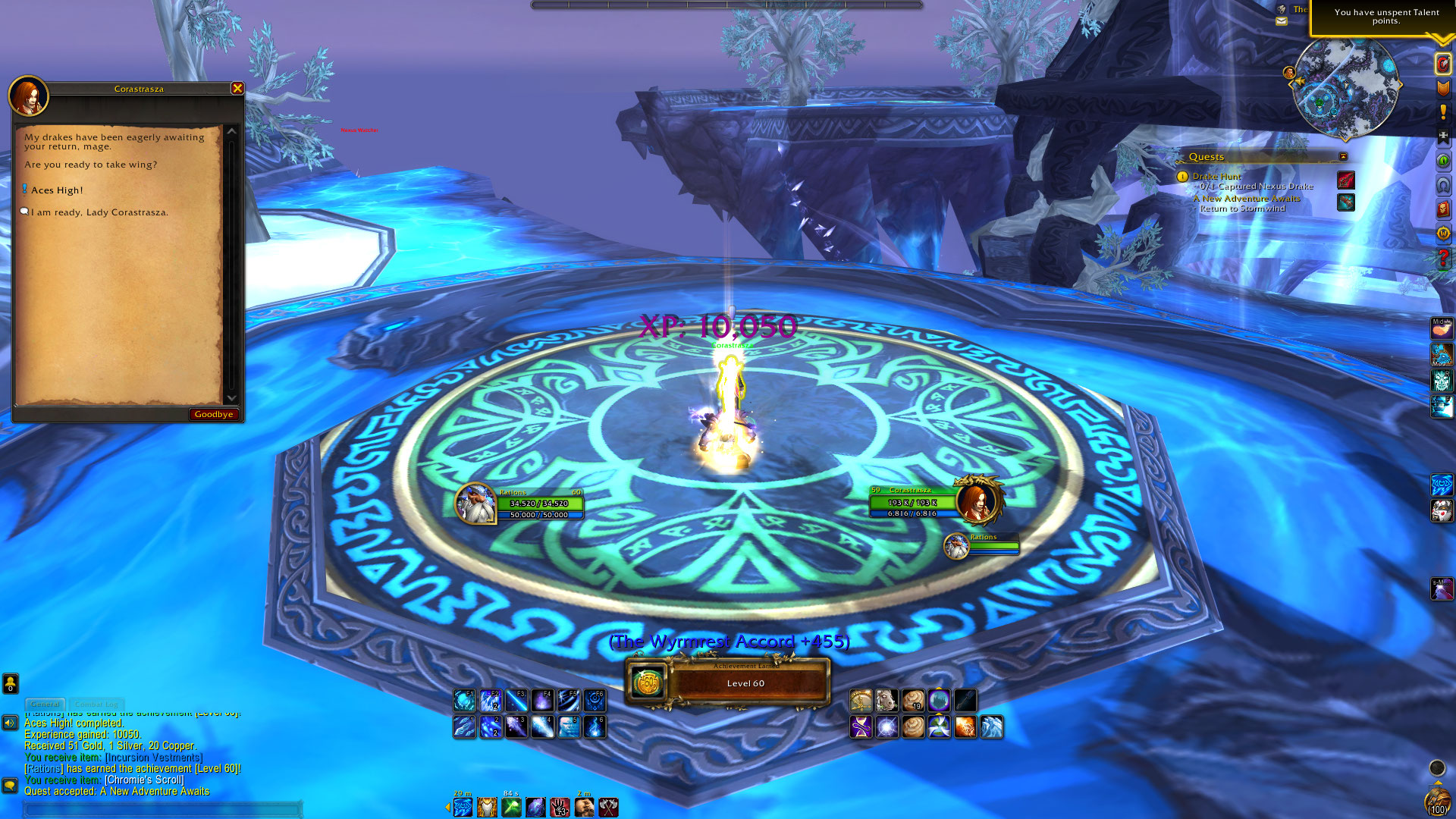Use the Drake Hunt quest item icon

tap(1346, 180)
